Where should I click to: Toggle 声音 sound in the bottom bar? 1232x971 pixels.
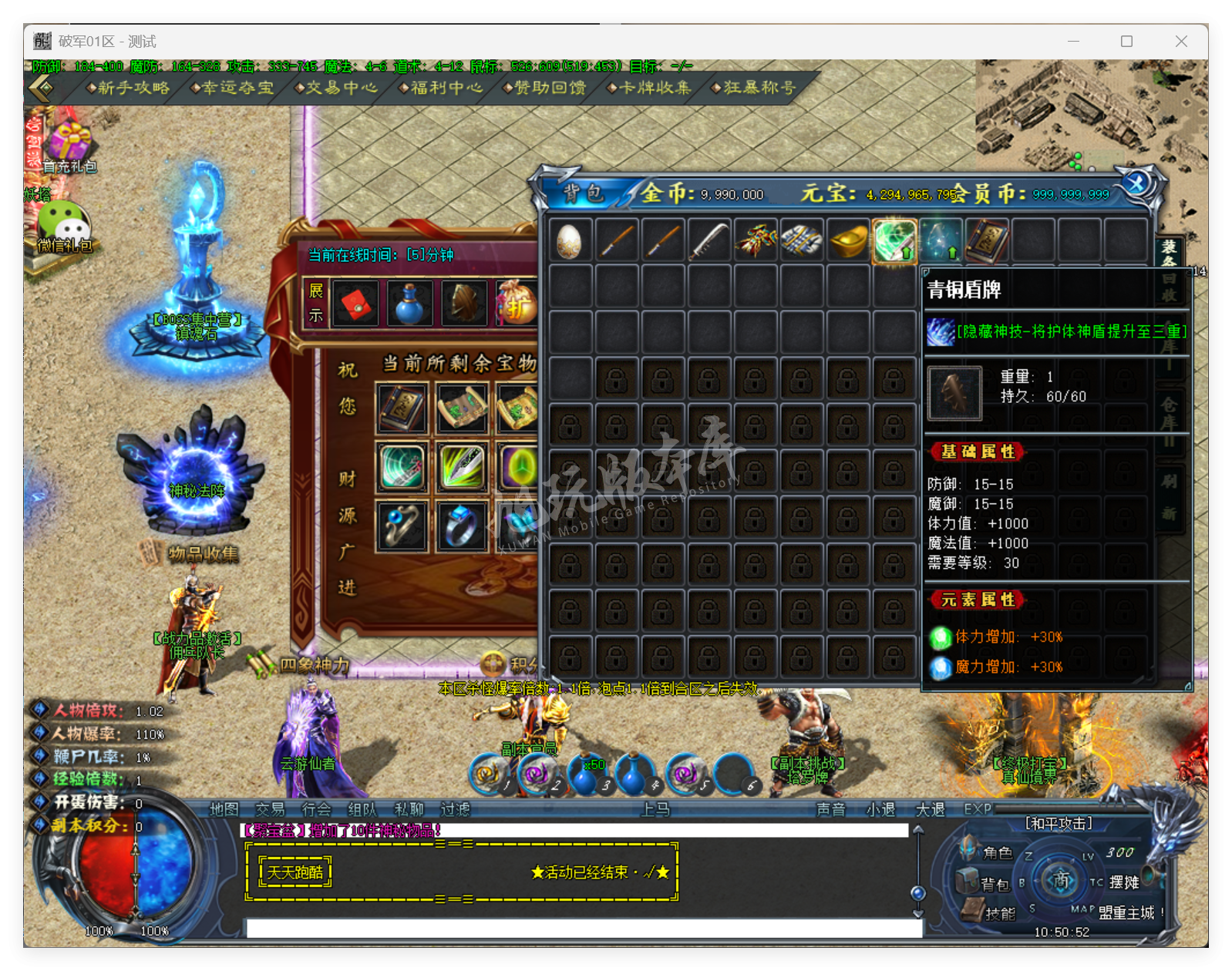coord(831,809)
